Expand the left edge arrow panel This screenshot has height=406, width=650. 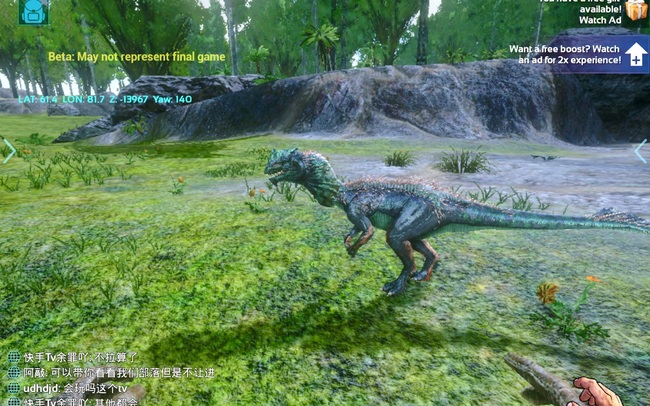click(x=9, y=151)
